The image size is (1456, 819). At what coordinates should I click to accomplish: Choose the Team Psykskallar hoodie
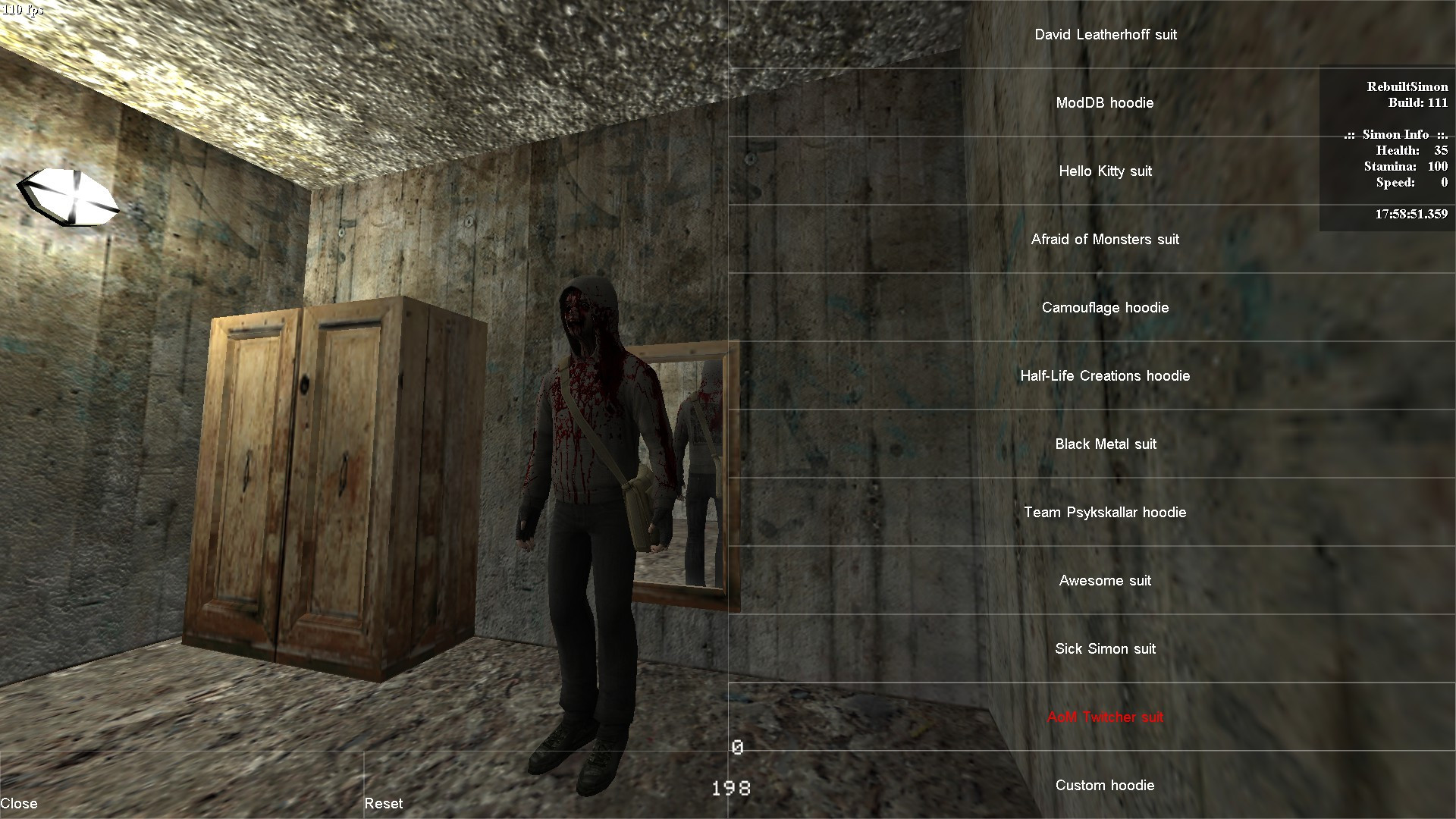(1105, 512)
